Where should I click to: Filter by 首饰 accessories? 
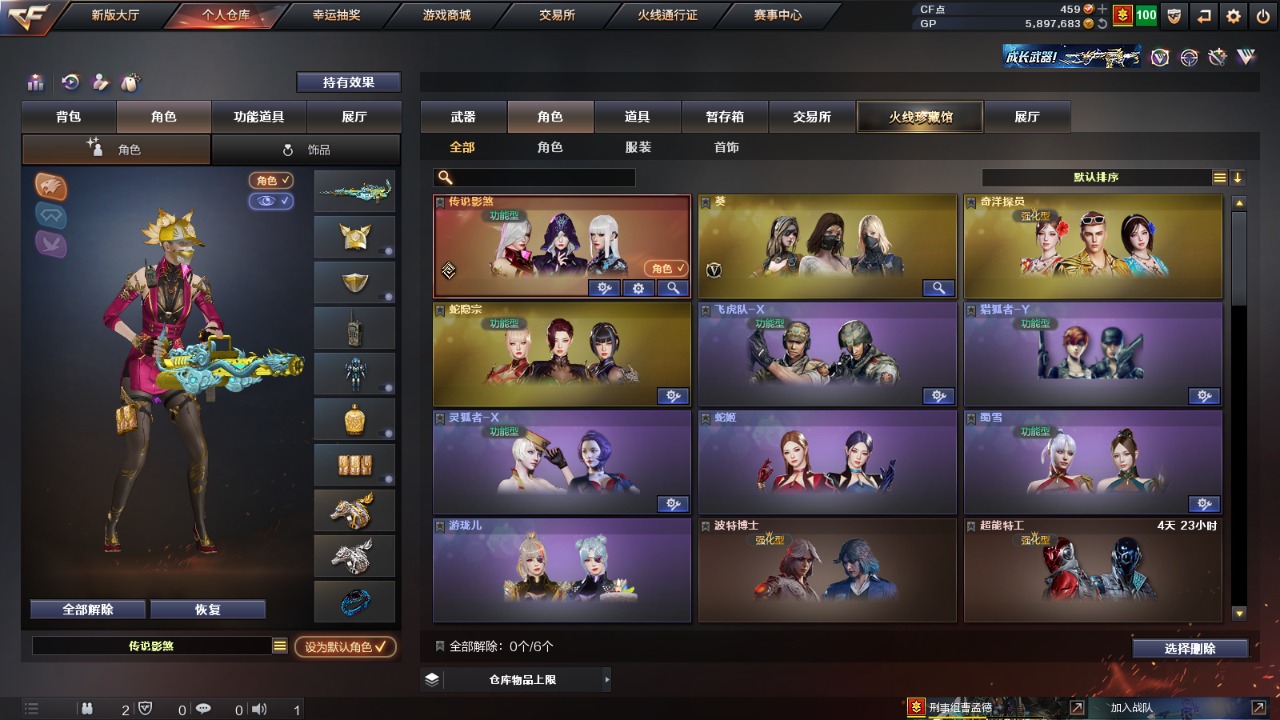727,147
